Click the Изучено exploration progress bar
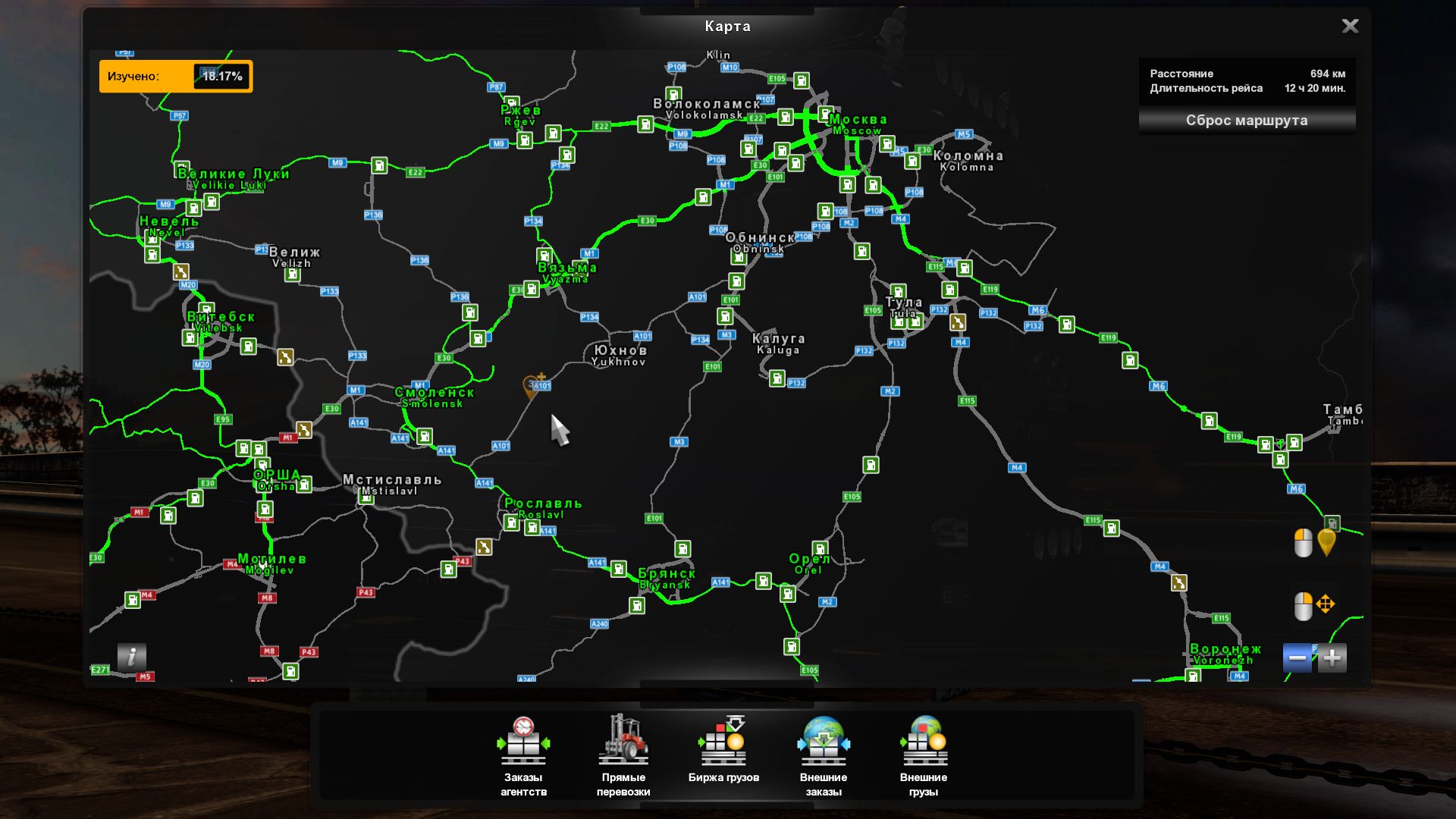Viewport: 1456px width, 819px height. [176, 76]
